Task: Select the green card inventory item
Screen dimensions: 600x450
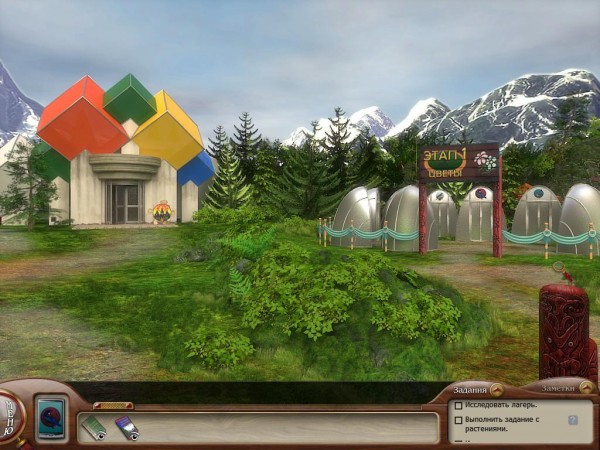Action: tap(94, 427)
